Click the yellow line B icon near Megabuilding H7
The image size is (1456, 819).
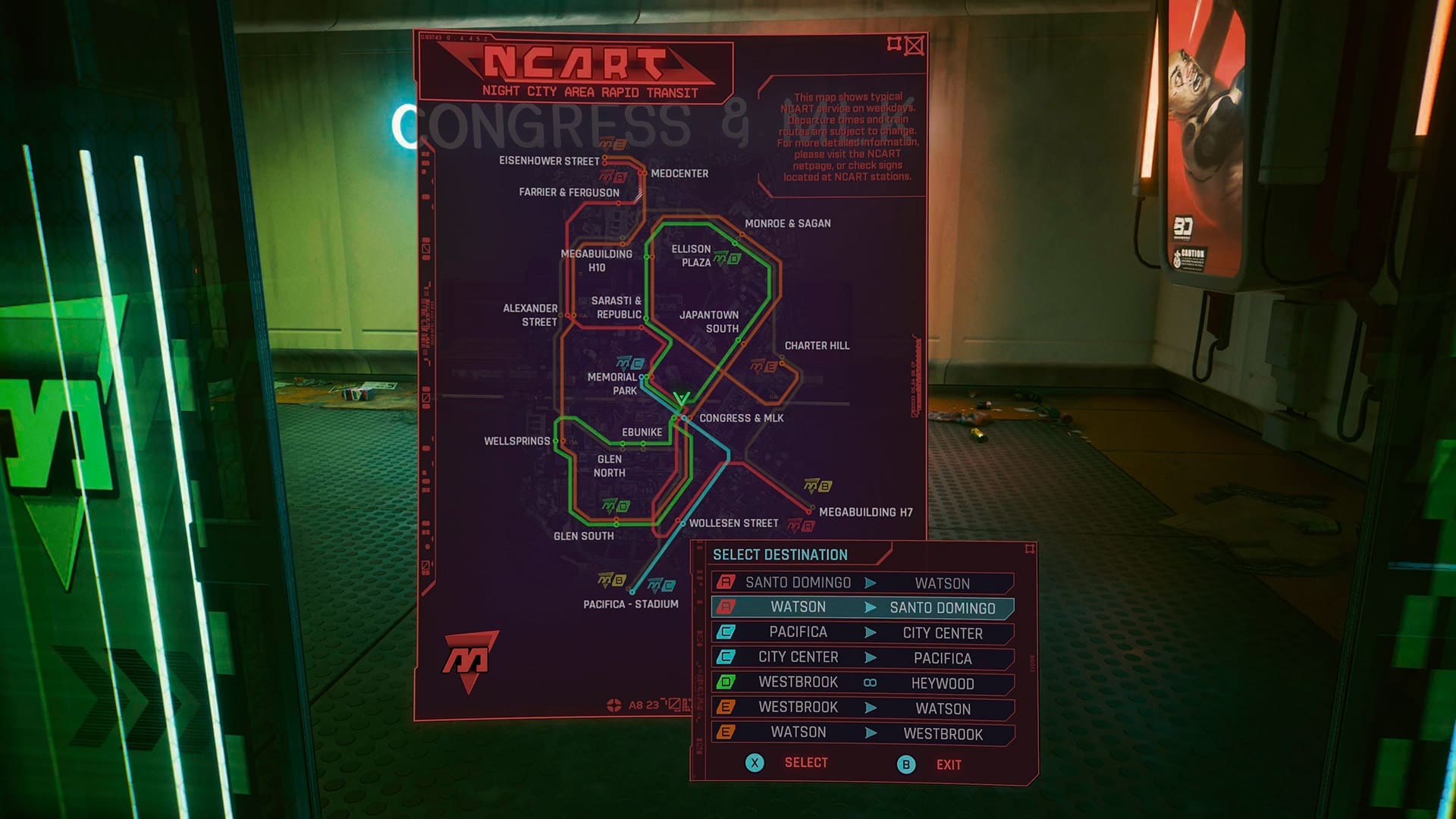tap(817, 486)
